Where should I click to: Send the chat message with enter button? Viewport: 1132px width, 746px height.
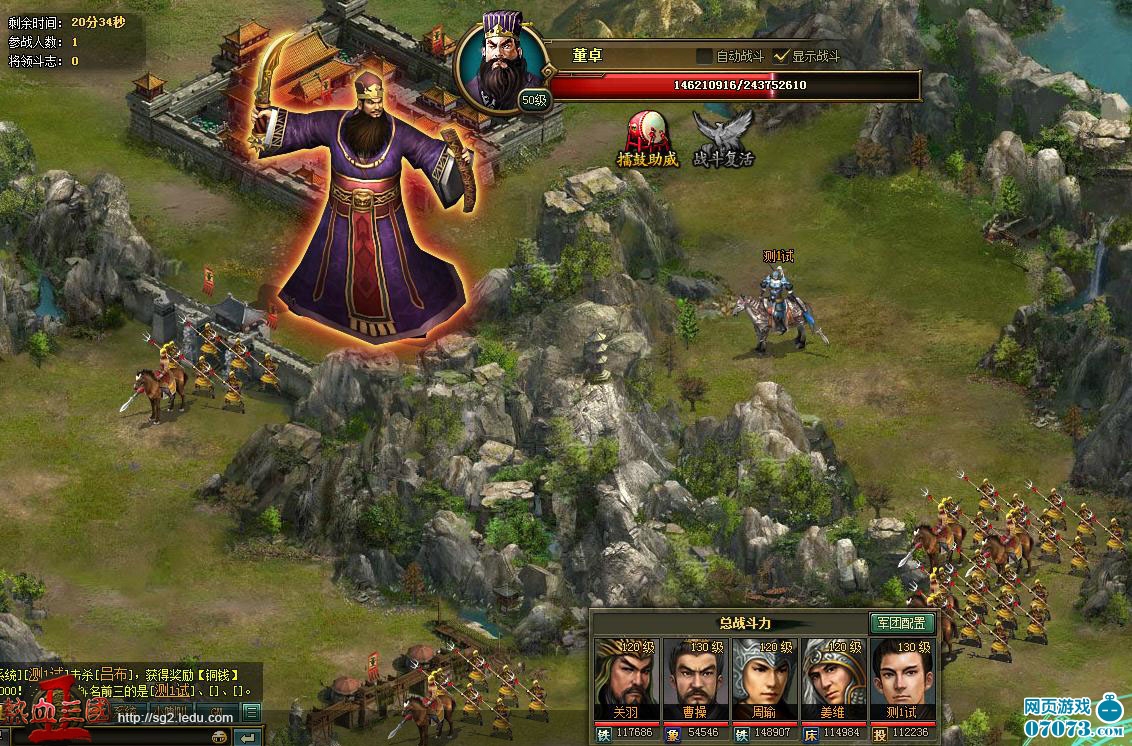pyautogui.click(x=249, y=737)
